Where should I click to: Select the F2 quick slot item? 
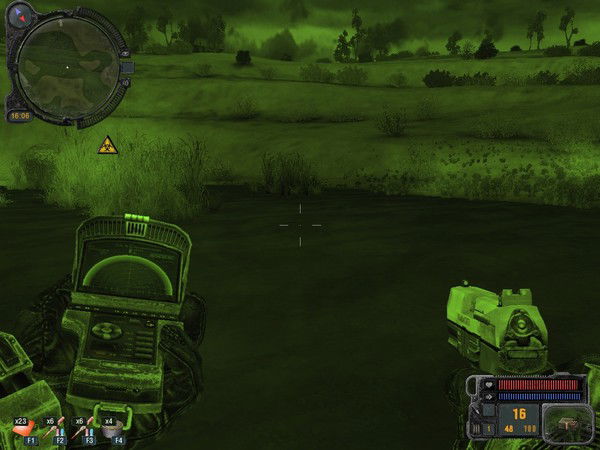point(56,431)
